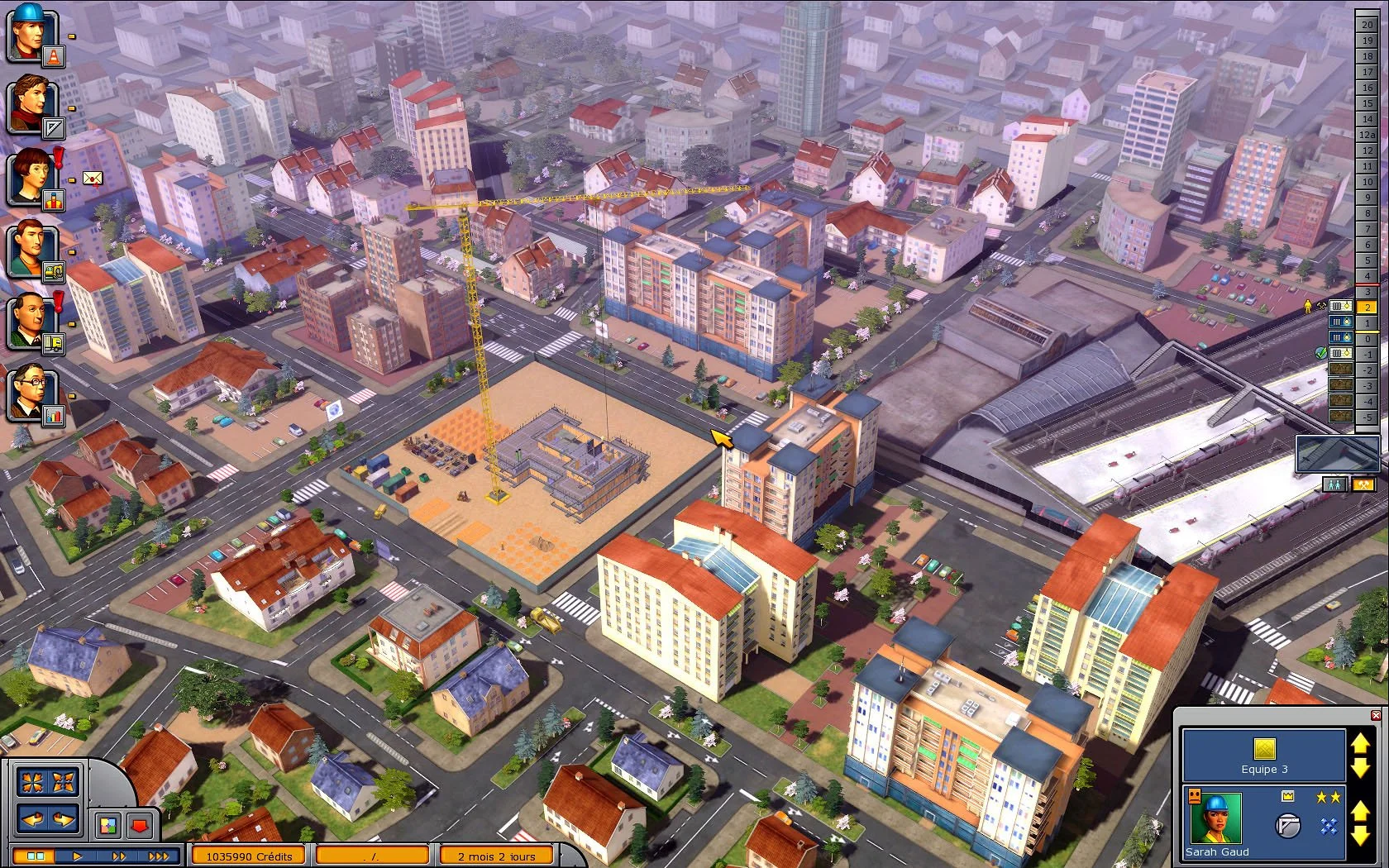The height and width of the screenshot is (868, 1389).
Task: Open the color palette overlay tool
Action: click(108, 824)
